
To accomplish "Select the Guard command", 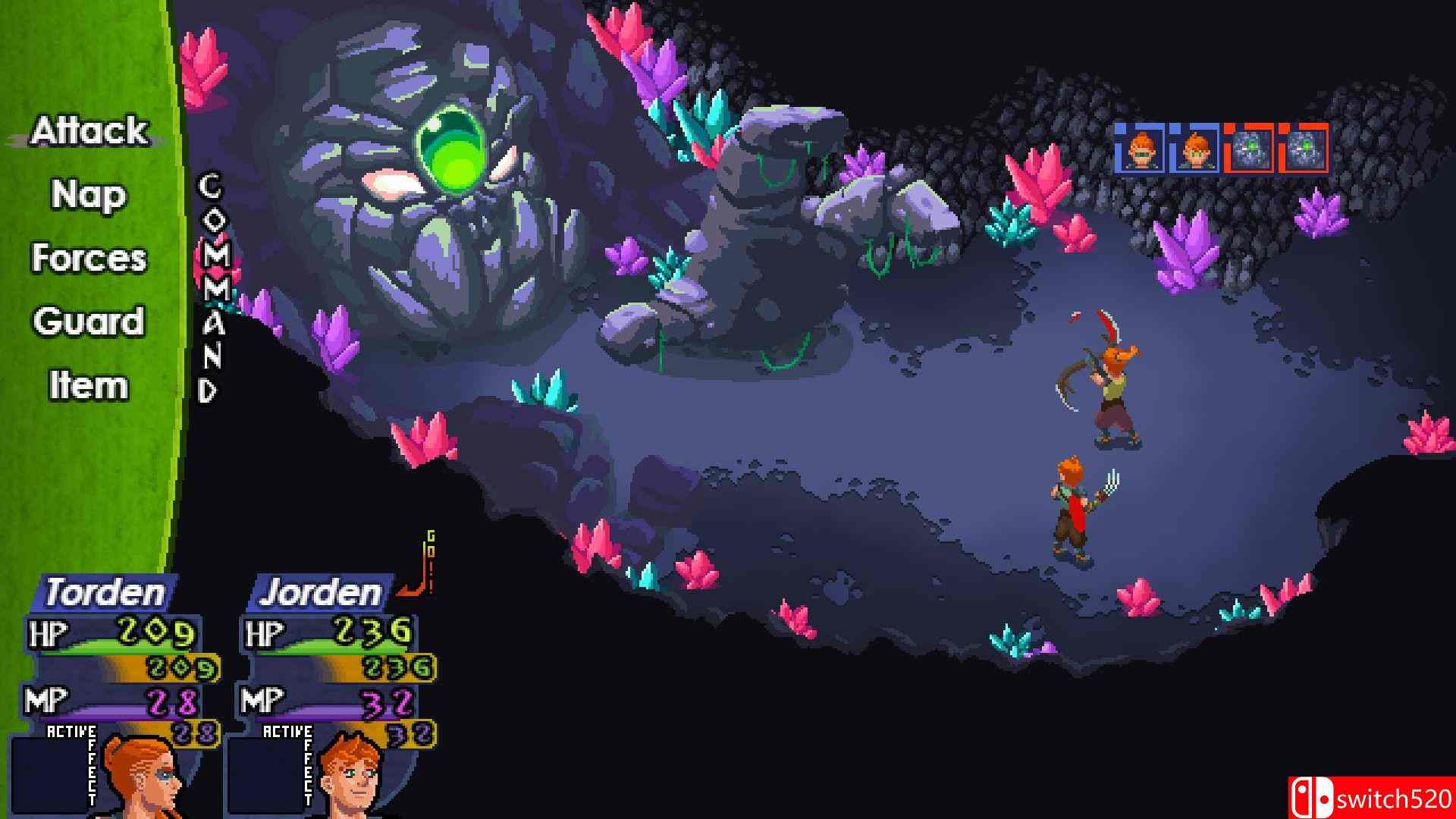I will [89, 322].
